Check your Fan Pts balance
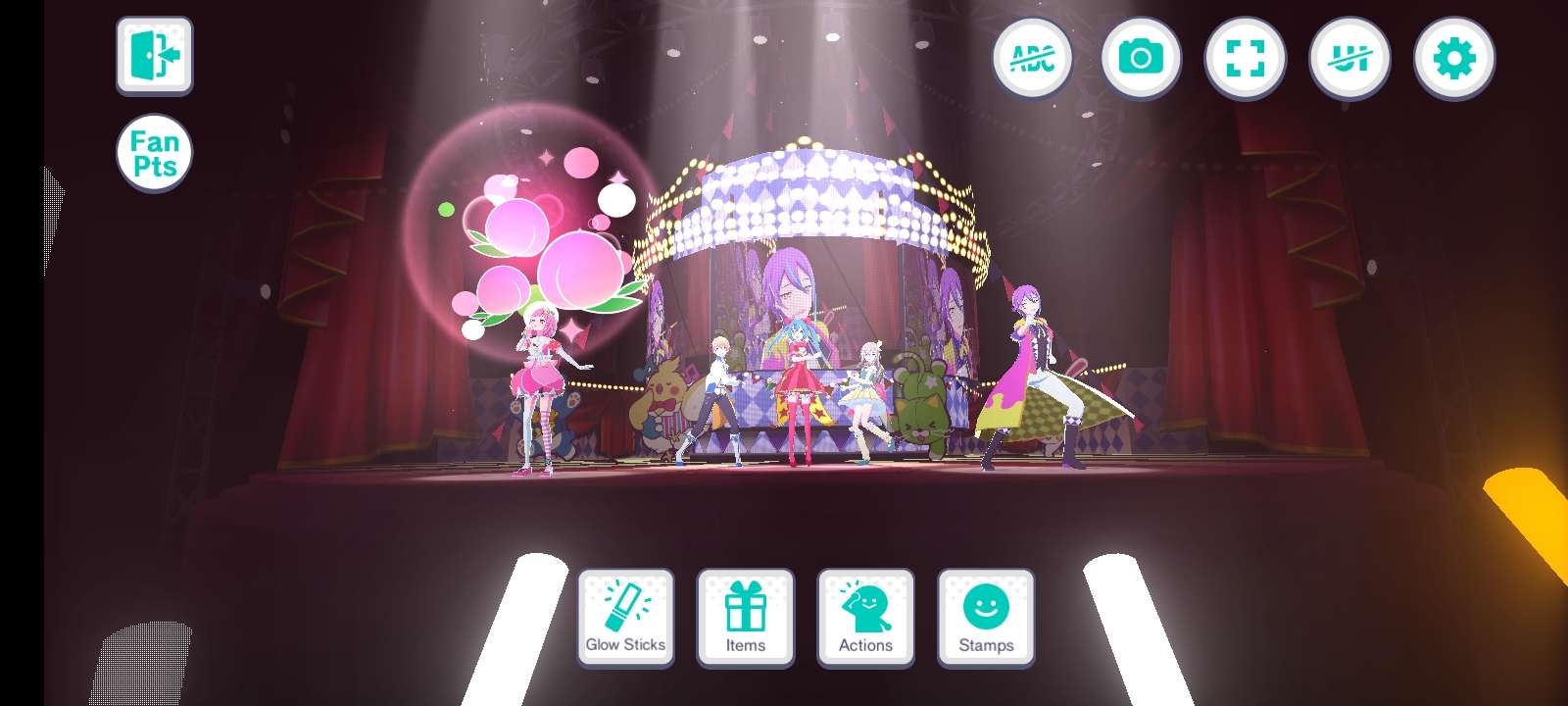1568x706 pixels. [153, 152]
